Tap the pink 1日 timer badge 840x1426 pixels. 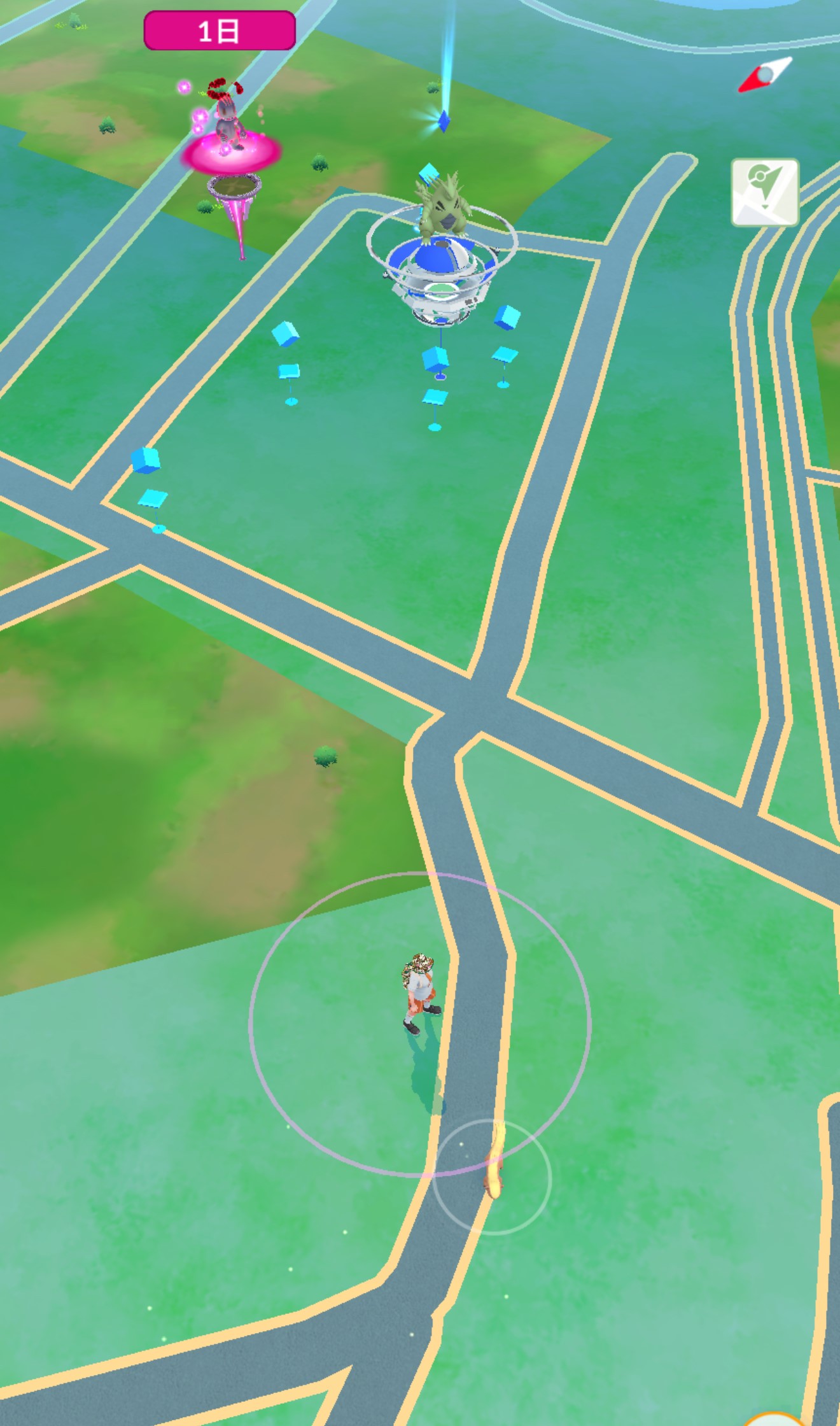(x=220, y=31)
